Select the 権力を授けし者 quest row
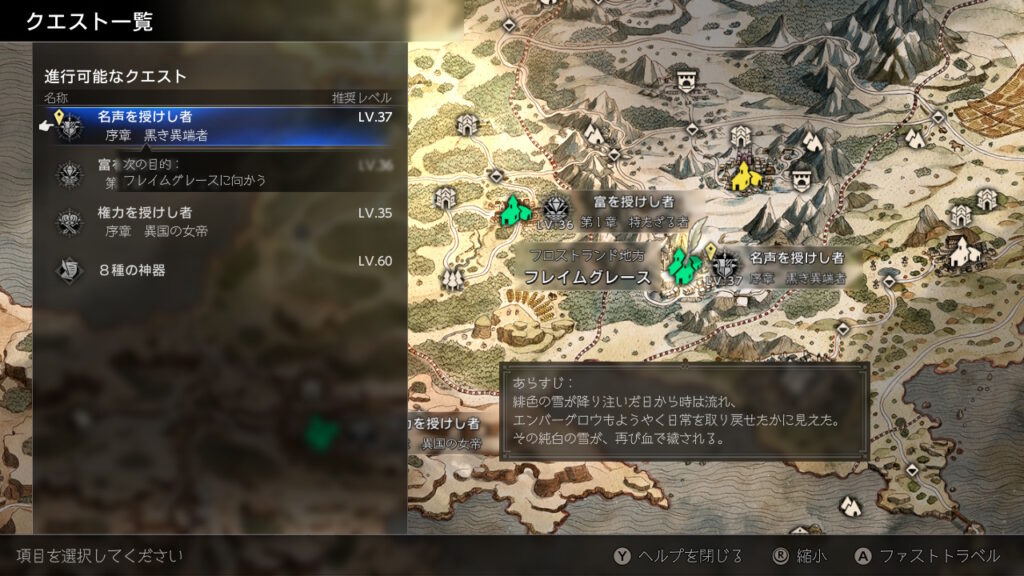This screenshot has width=1024, height=576. pos(220,221)
